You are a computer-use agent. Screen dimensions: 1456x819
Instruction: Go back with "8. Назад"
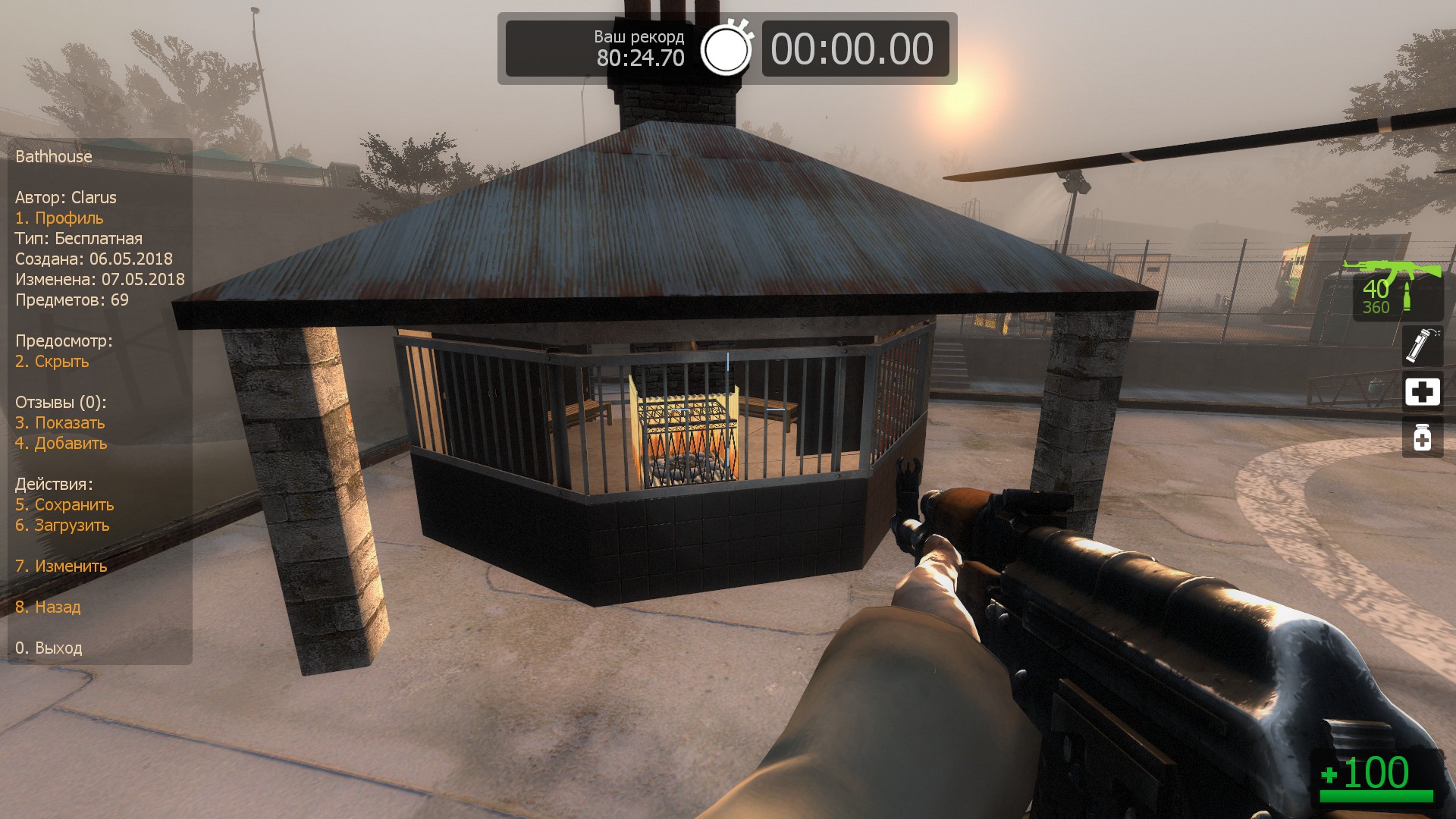[48, 607]
